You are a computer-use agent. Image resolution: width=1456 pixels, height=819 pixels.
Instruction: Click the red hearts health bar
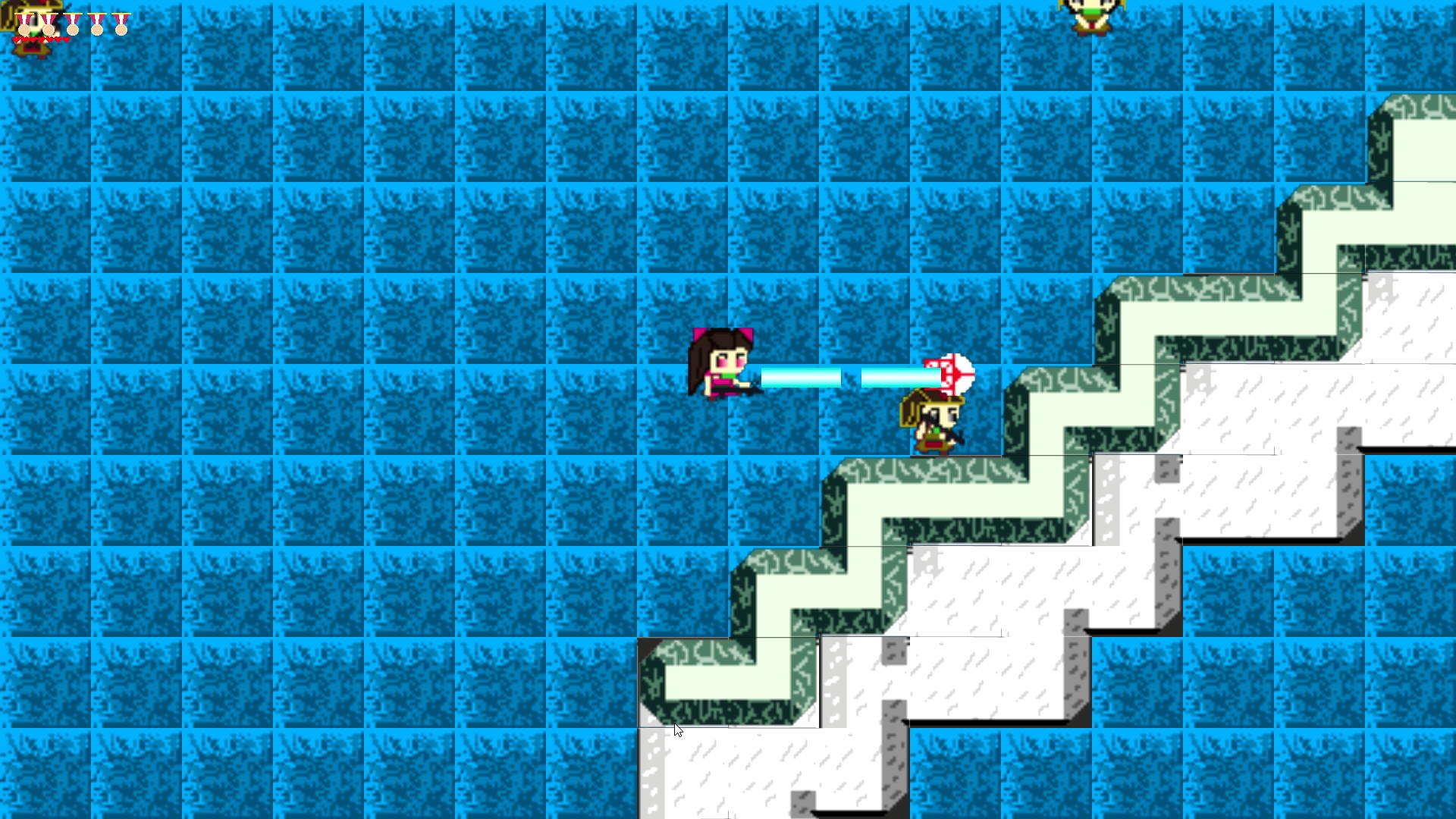pos(40,39)
